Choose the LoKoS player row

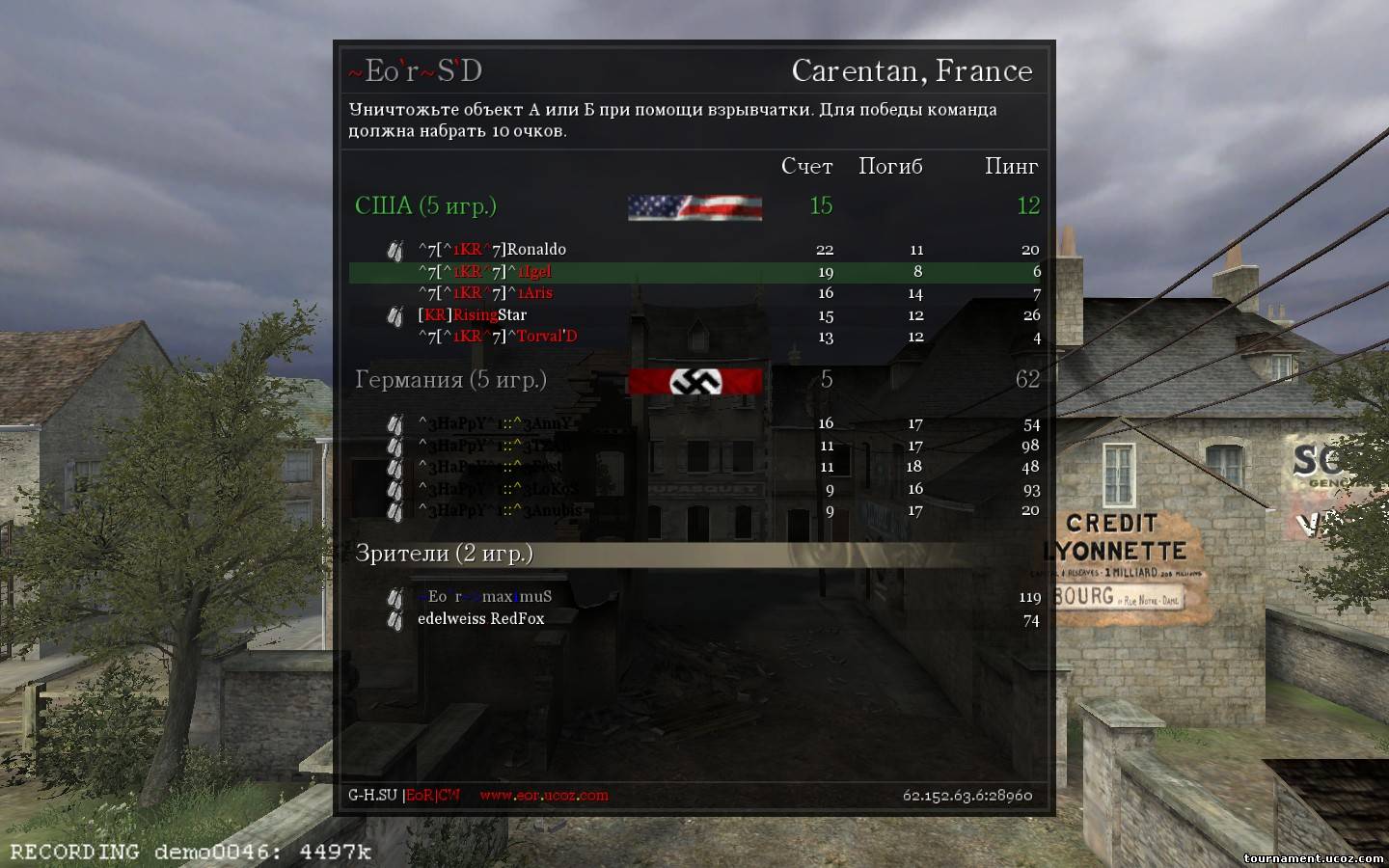pyautogui.click(x=498, y=489)
